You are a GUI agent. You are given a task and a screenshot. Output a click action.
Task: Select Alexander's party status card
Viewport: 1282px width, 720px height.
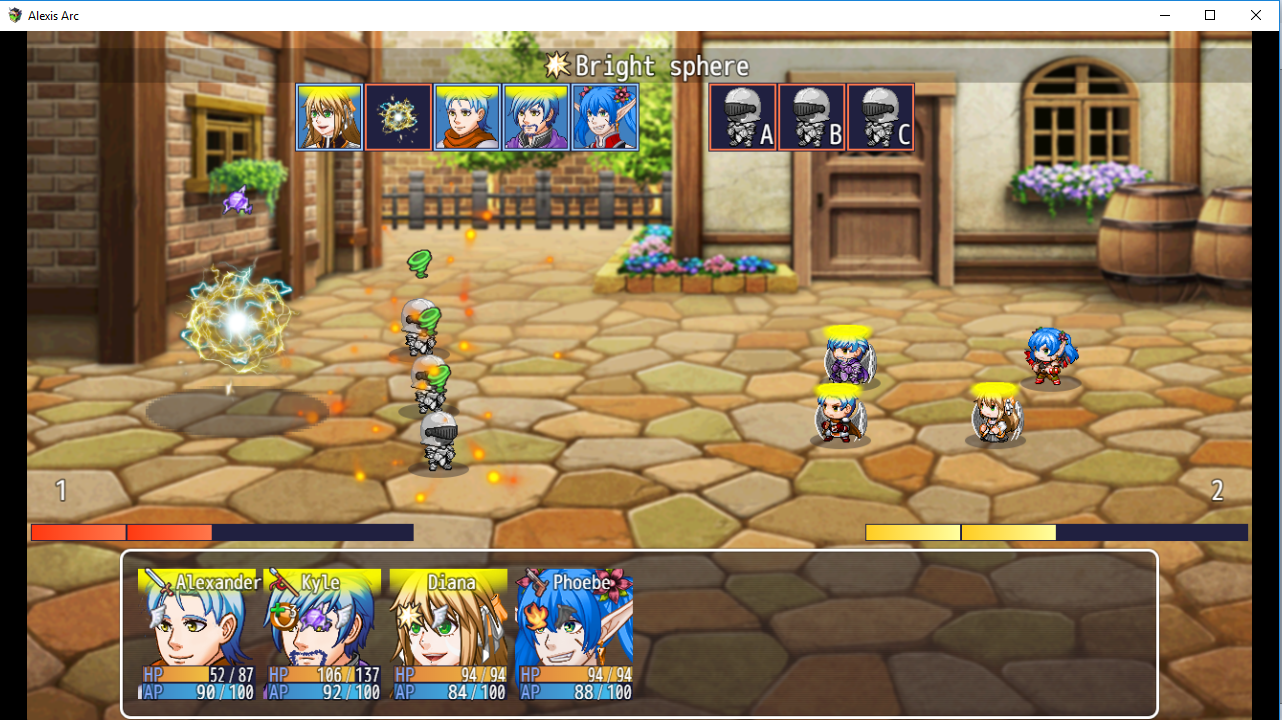(197, 634)
